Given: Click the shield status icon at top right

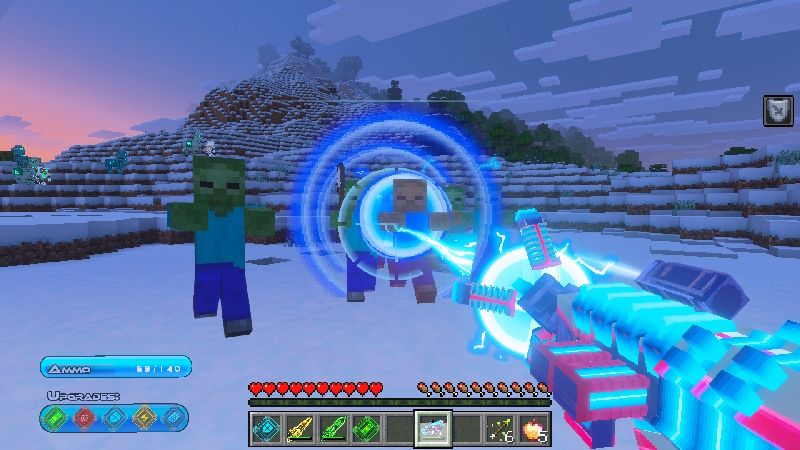Looking at the screenshot, I should pos(777,109).
